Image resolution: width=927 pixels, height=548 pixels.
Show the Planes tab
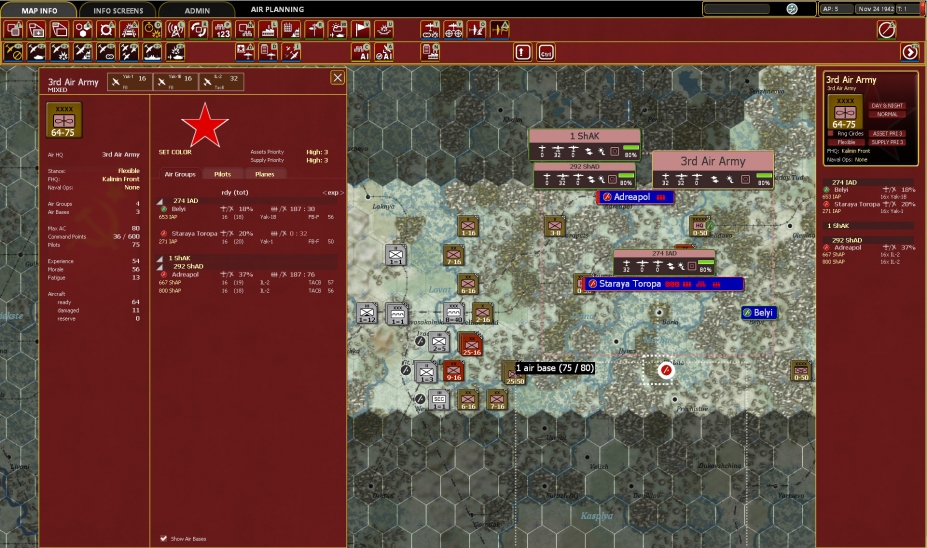pyautogui.click(x=264, y=174)
